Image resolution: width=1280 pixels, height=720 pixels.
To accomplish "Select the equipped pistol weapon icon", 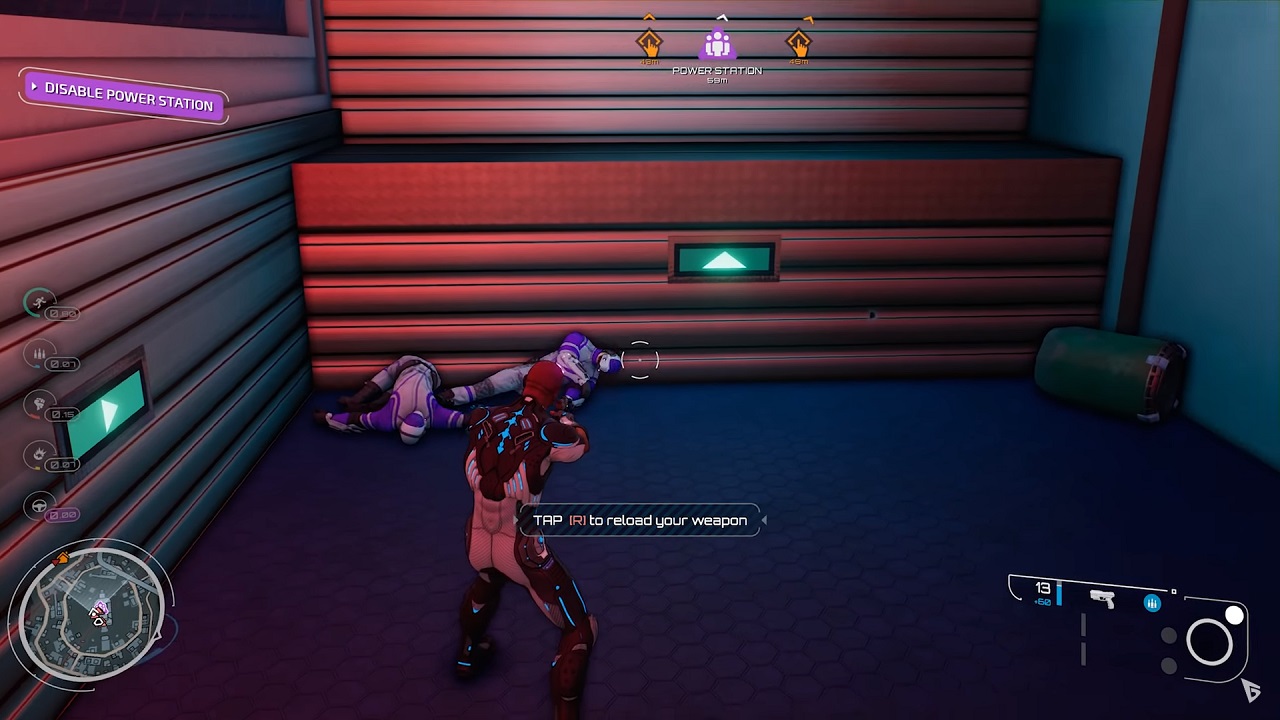I will click(x=1103, y=599).
